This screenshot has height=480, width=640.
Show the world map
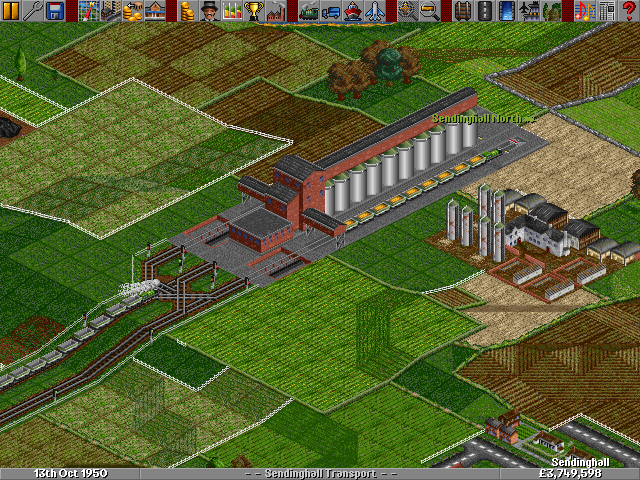pyautogui.click(x=87, y=11)
